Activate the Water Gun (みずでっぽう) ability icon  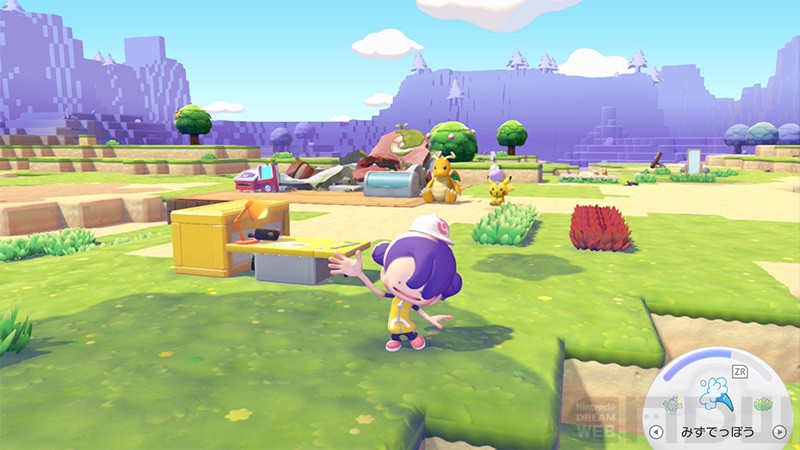[x=716, y=393]
